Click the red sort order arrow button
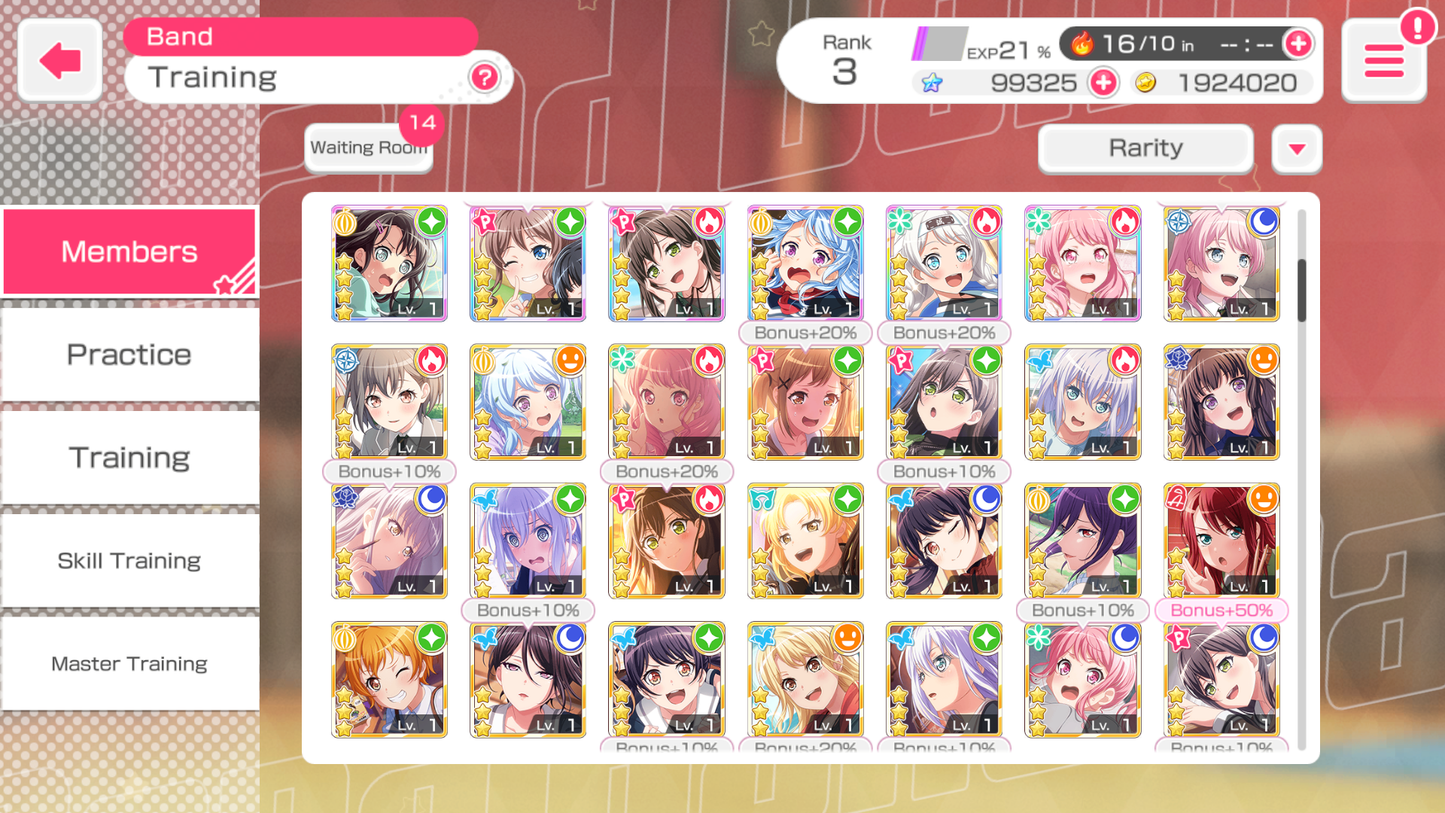Image resolution: width=1445 pixels, height=813 pixels. 1296,148
